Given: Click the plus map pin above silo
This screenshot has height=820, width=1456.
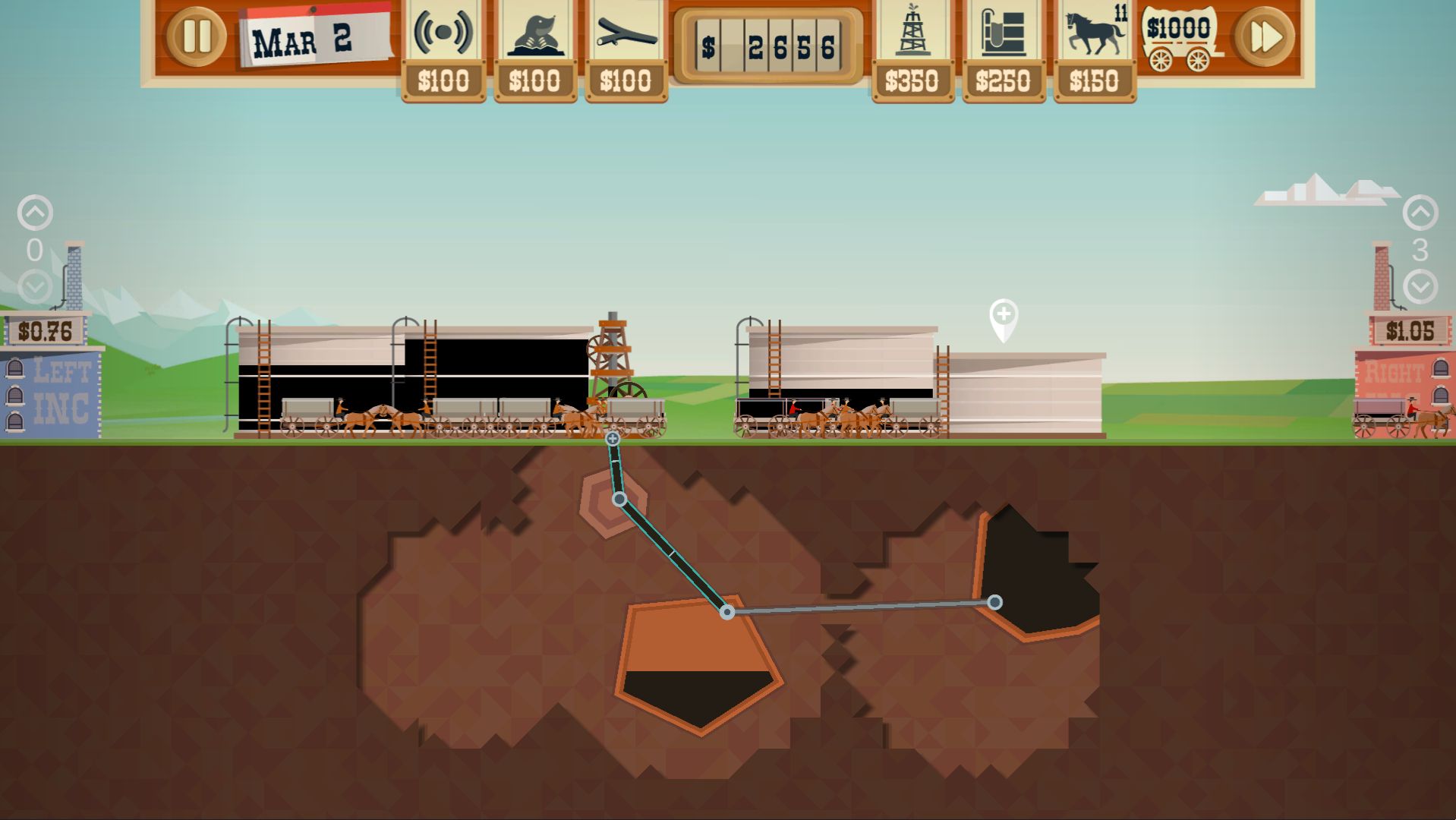Looking at the screenshot, I should coord(1004,315).
